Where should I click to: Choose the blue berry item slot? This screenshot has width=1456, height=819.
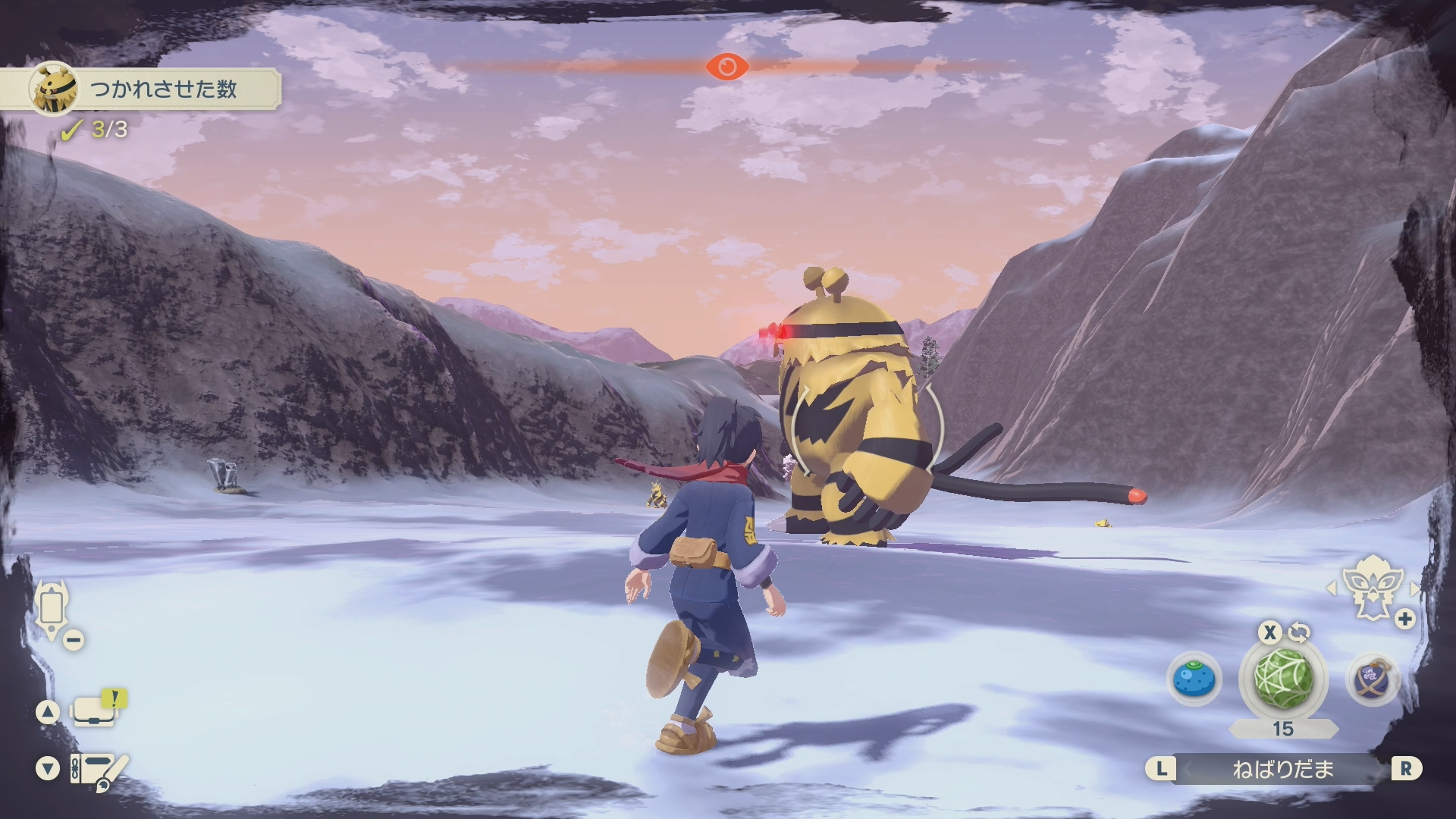1194,679
